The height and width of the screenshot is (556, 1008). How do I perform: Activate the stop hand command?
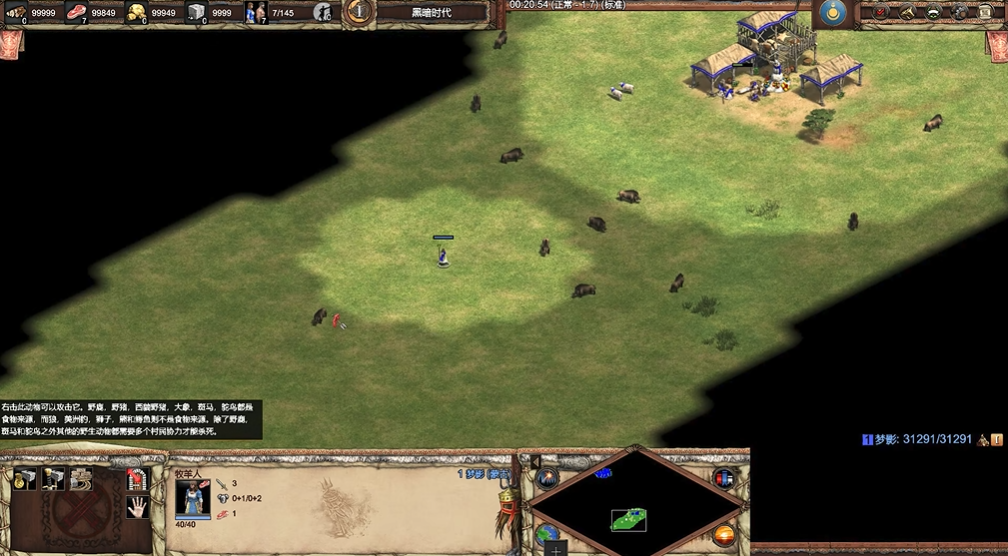point(138,507)
